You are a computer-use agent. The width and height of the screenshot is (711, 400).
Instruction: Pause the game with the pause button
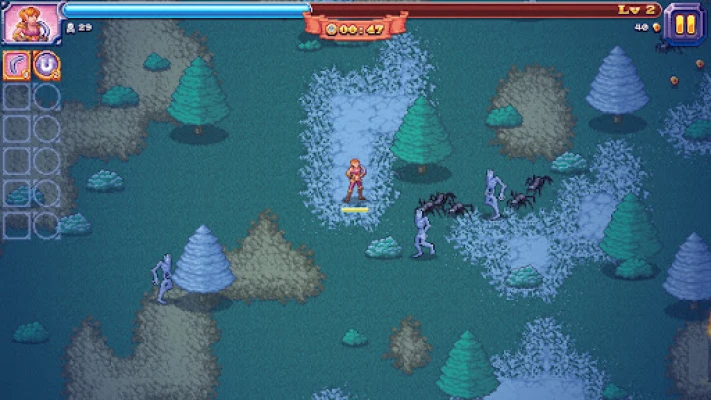tap(684, 23)
